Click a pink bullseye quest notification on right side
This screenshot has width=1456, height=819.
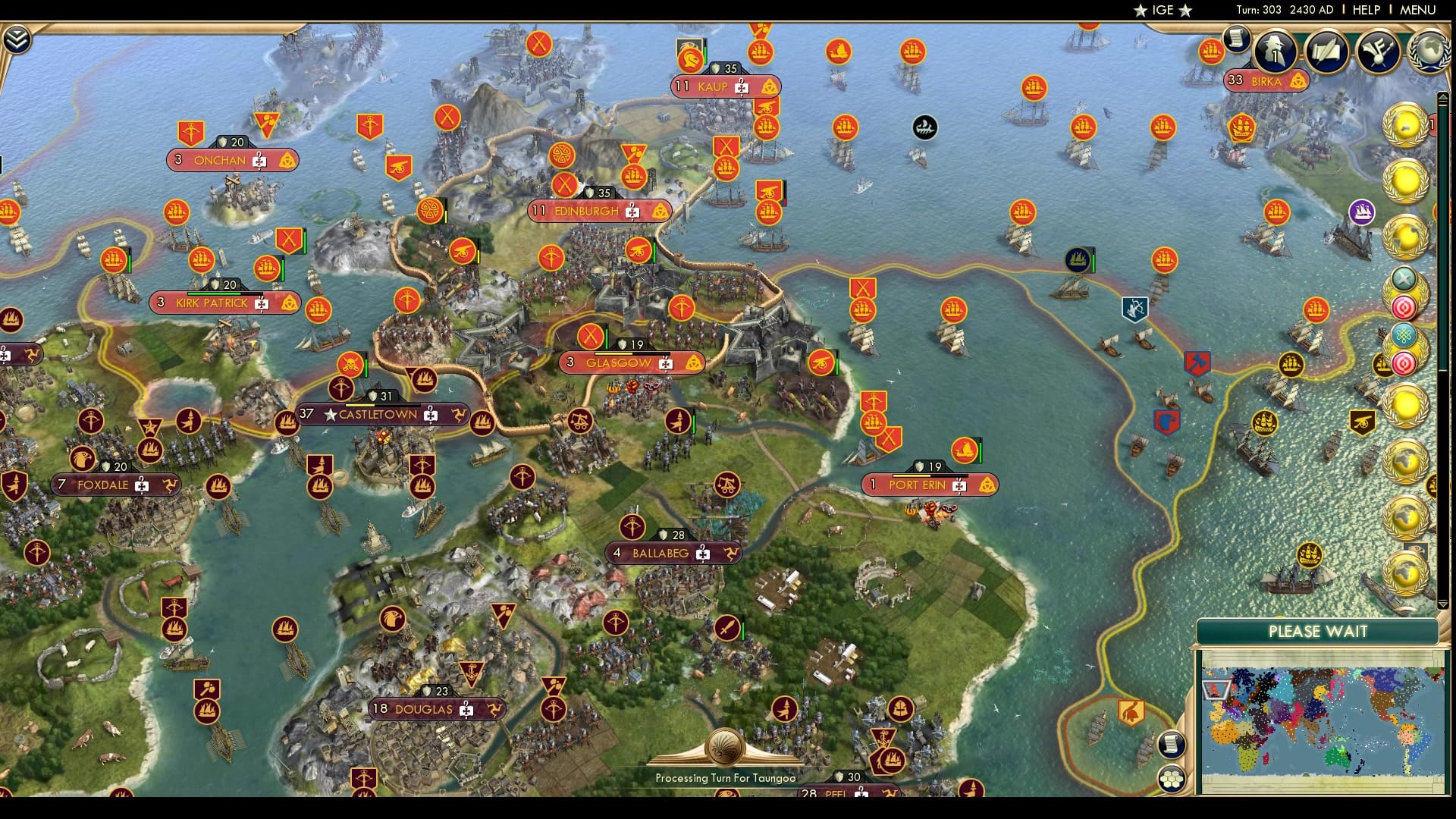(x=1404, y=309)
